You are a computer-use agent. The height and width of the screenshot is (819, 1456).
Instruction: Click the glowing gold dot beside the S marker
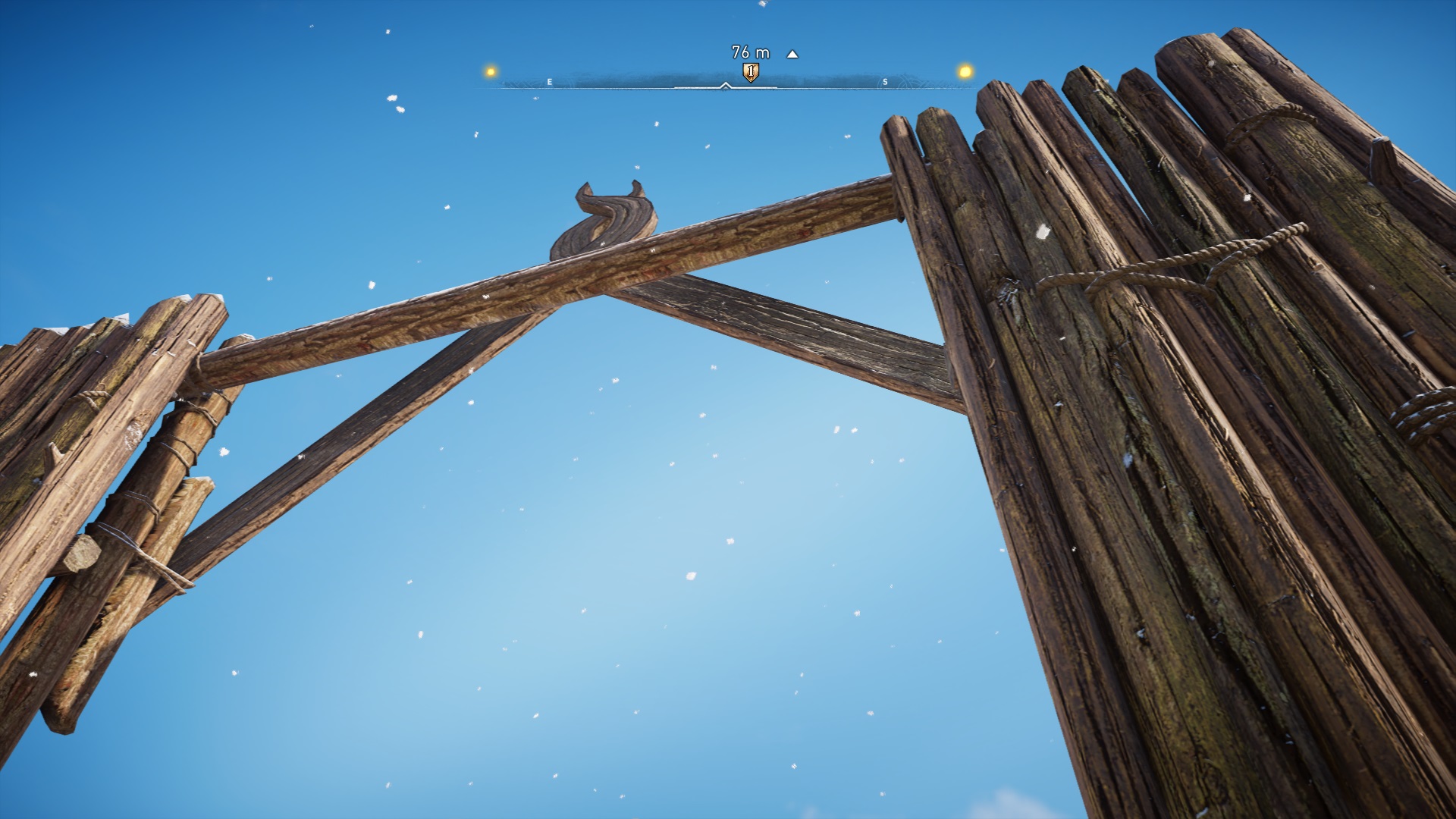click(x=965, y=72)
